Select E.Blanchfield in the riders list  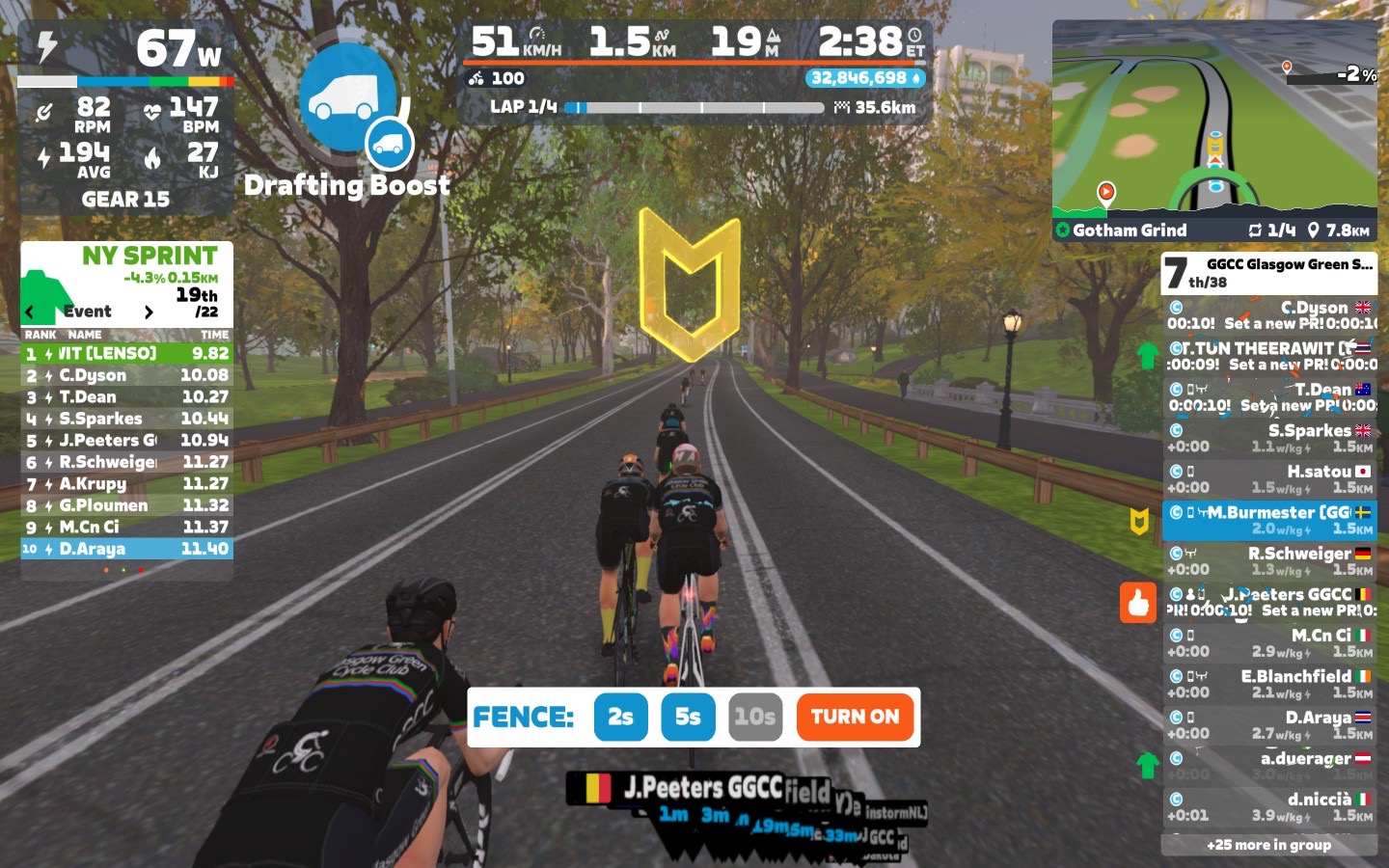point(1269,684)
